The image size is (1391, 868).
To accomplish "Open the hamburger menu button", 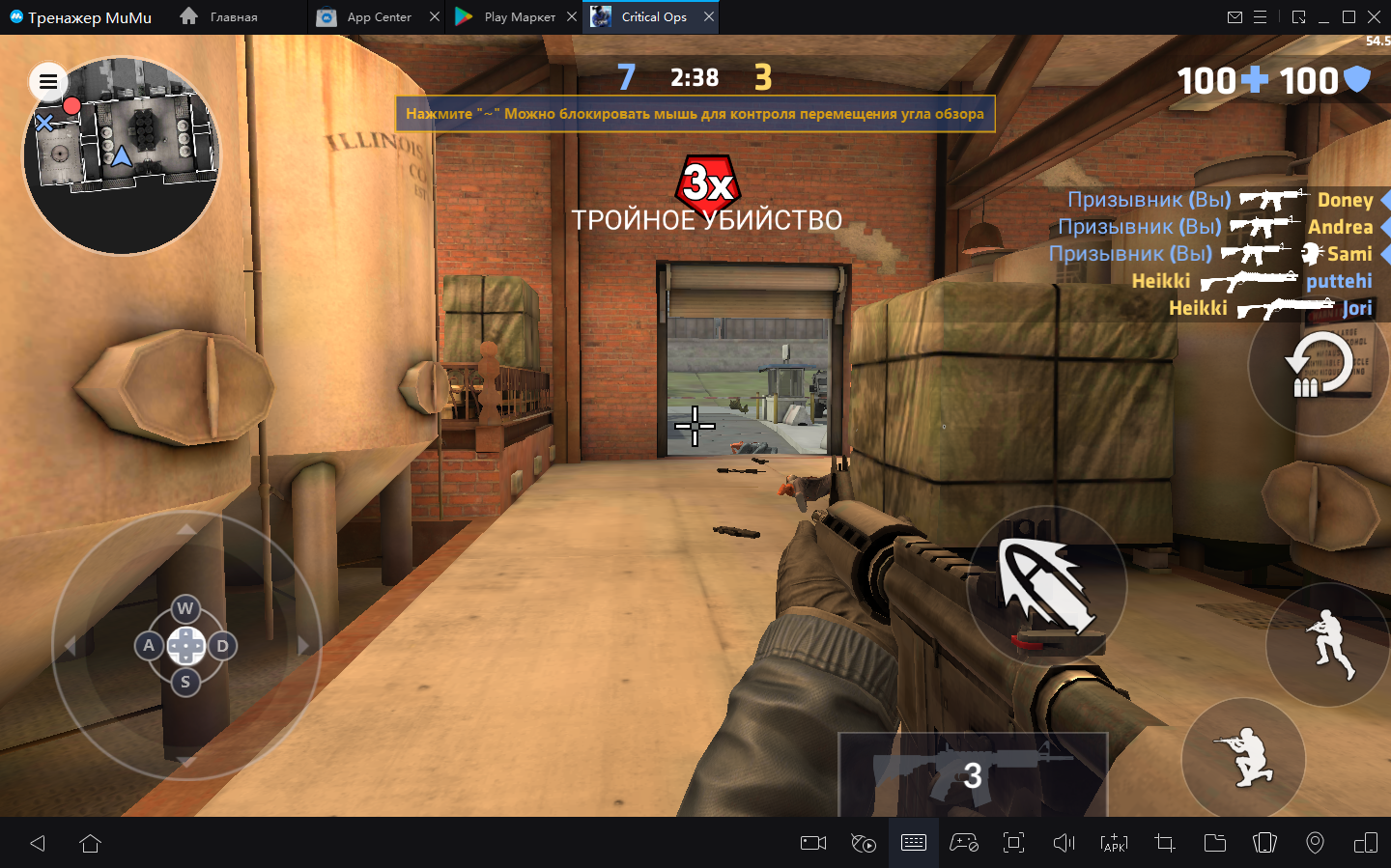I will tap(48, 82).
